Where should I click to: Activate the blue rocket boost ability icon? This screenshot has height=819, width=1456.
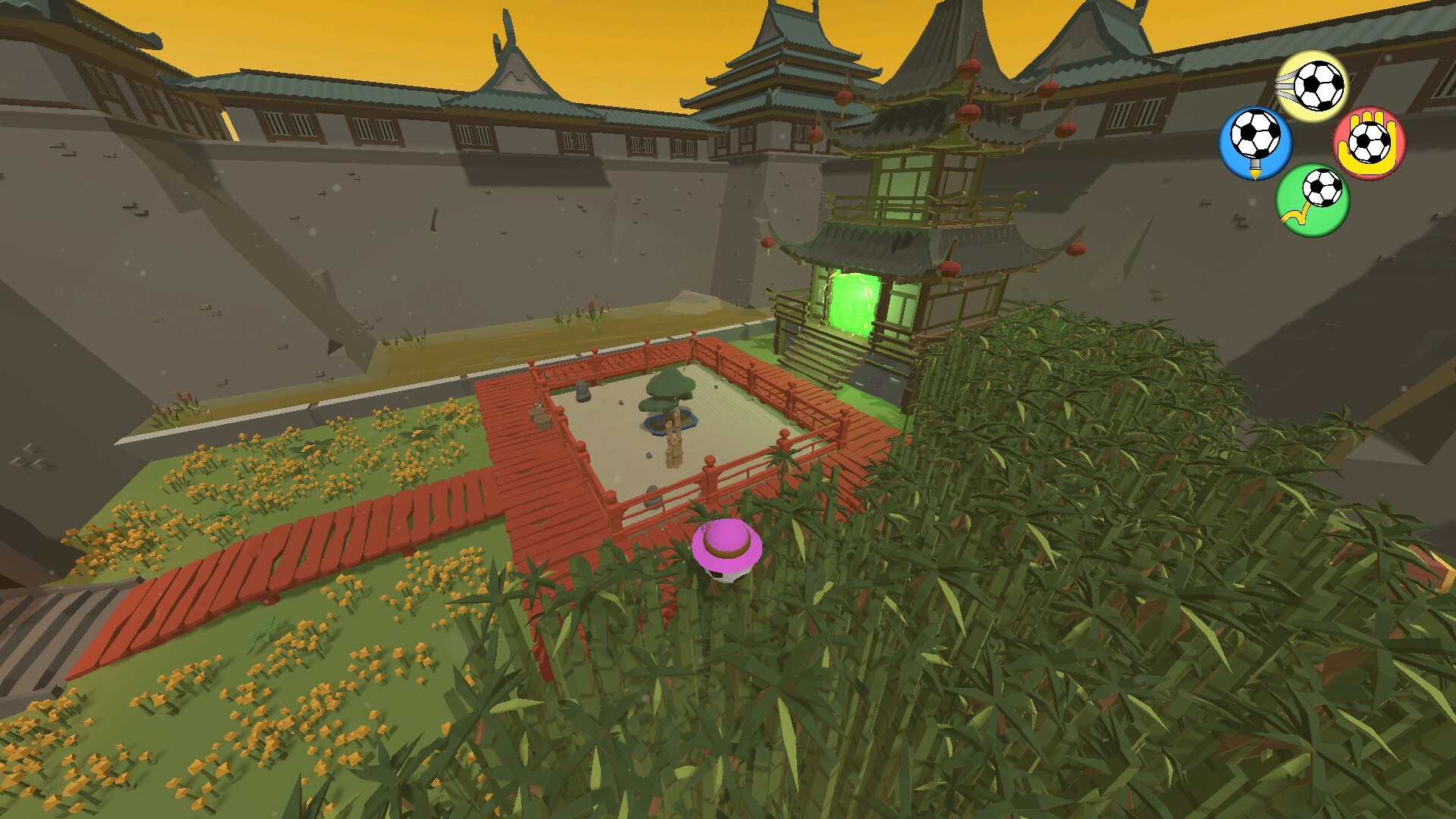[x=1254, y=140]
